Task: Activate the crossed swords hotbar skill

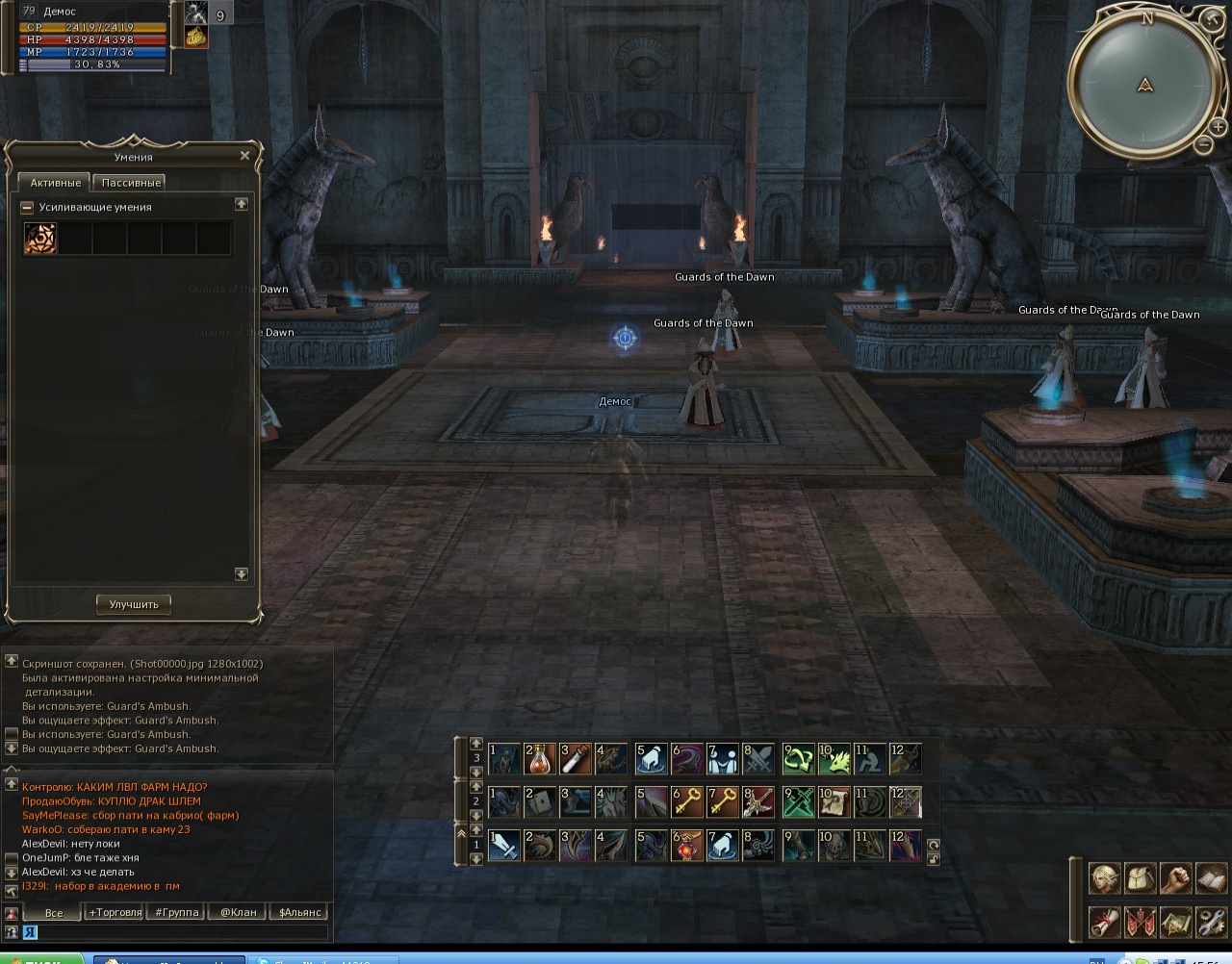Action: [x=758, y=759]
